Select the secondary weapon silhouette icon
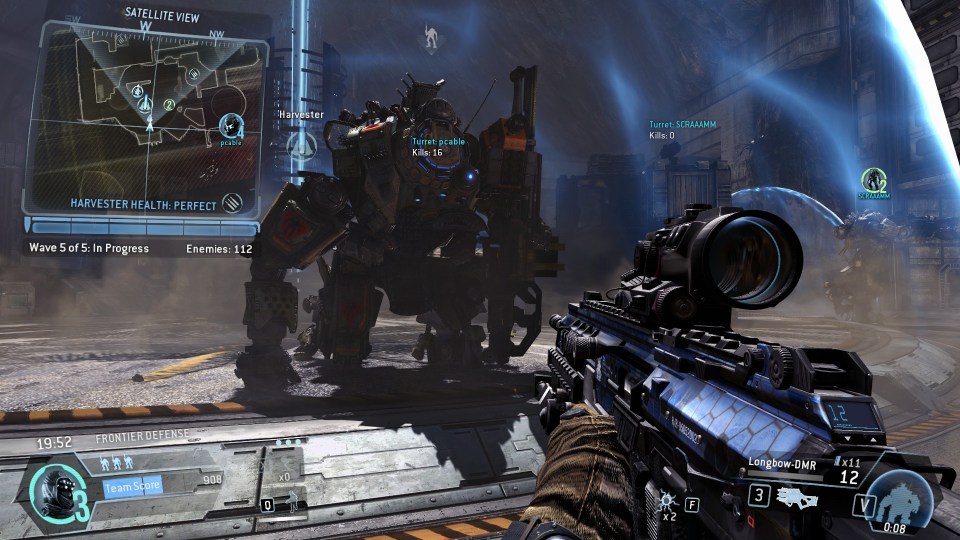The height and width of the screenshot is (540, 960). 798,495
